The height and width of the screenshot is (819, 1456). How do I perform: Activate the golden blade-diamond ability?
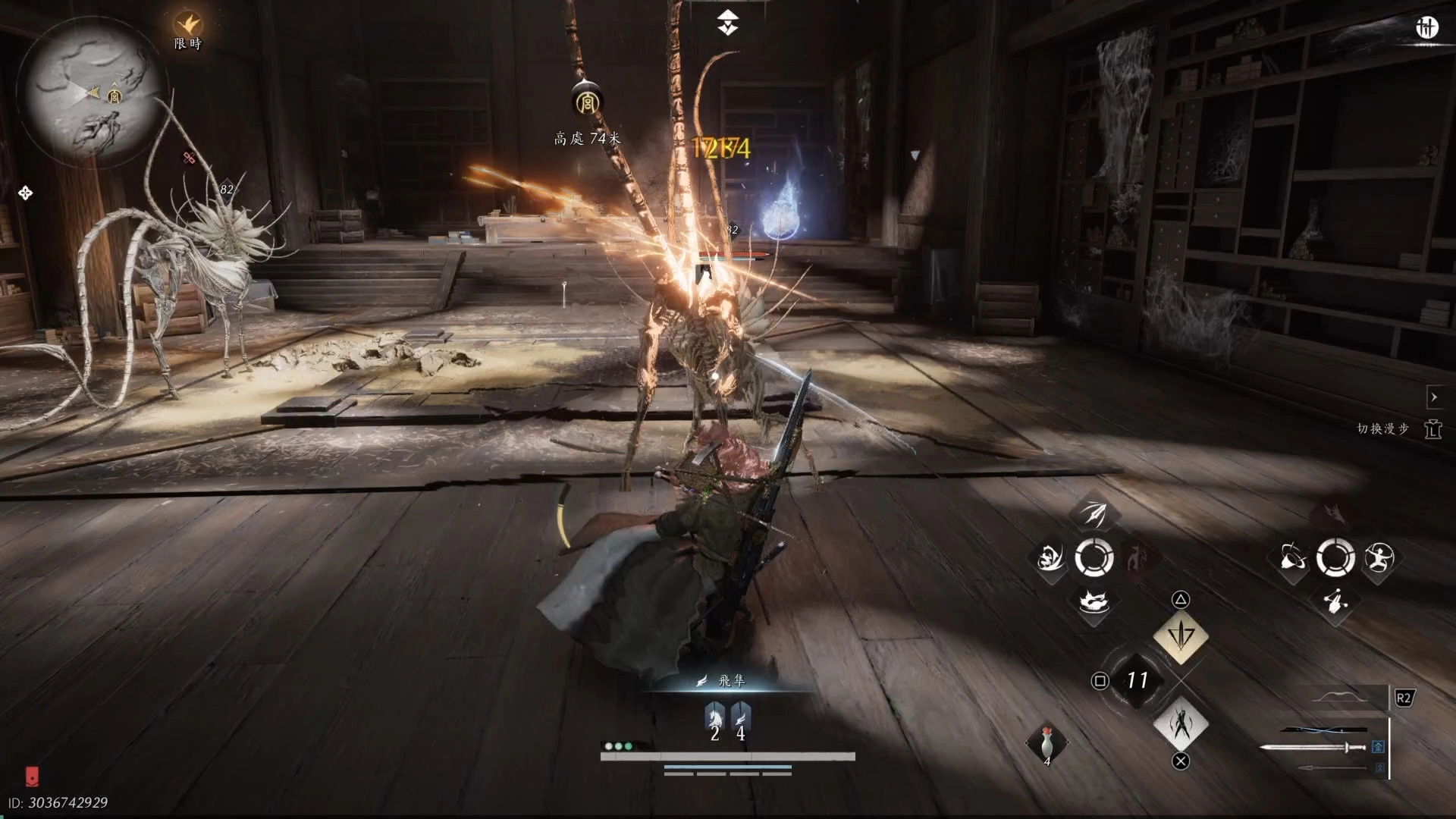[1180, 635]
